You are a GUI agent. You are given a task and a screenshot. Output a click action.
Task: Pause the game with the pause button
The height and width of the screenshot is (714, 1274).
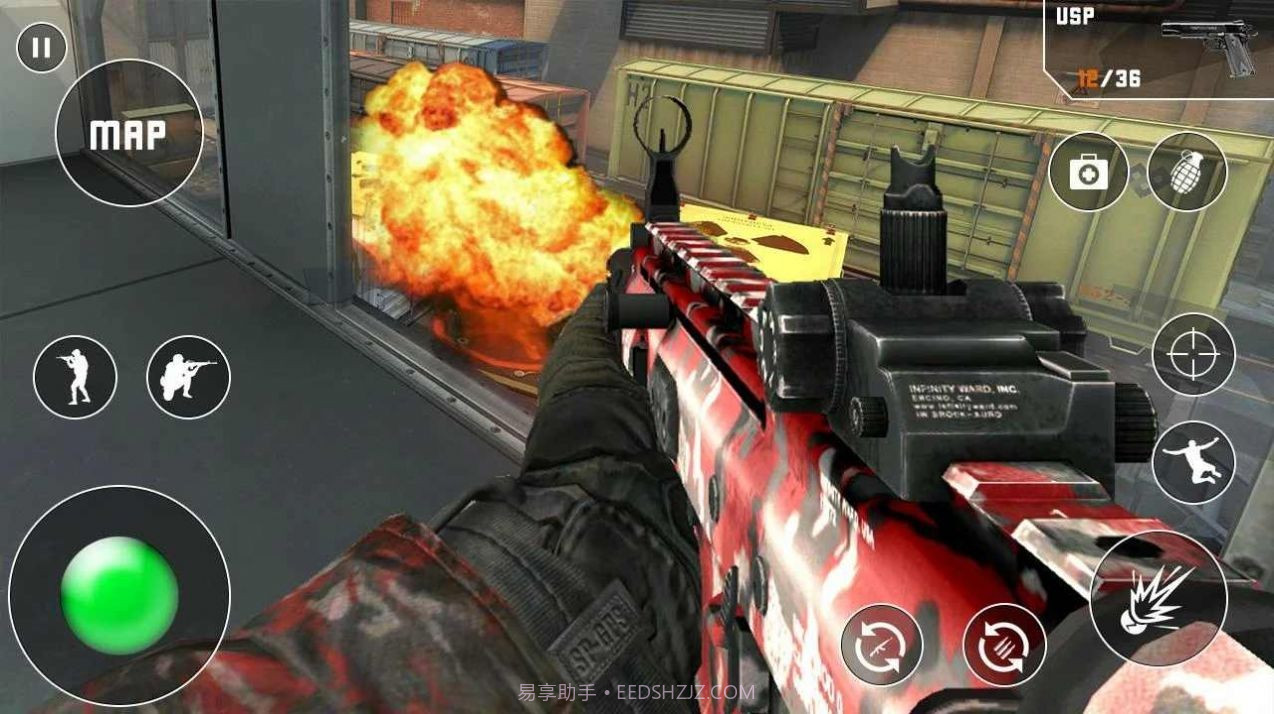click(41, 48)
